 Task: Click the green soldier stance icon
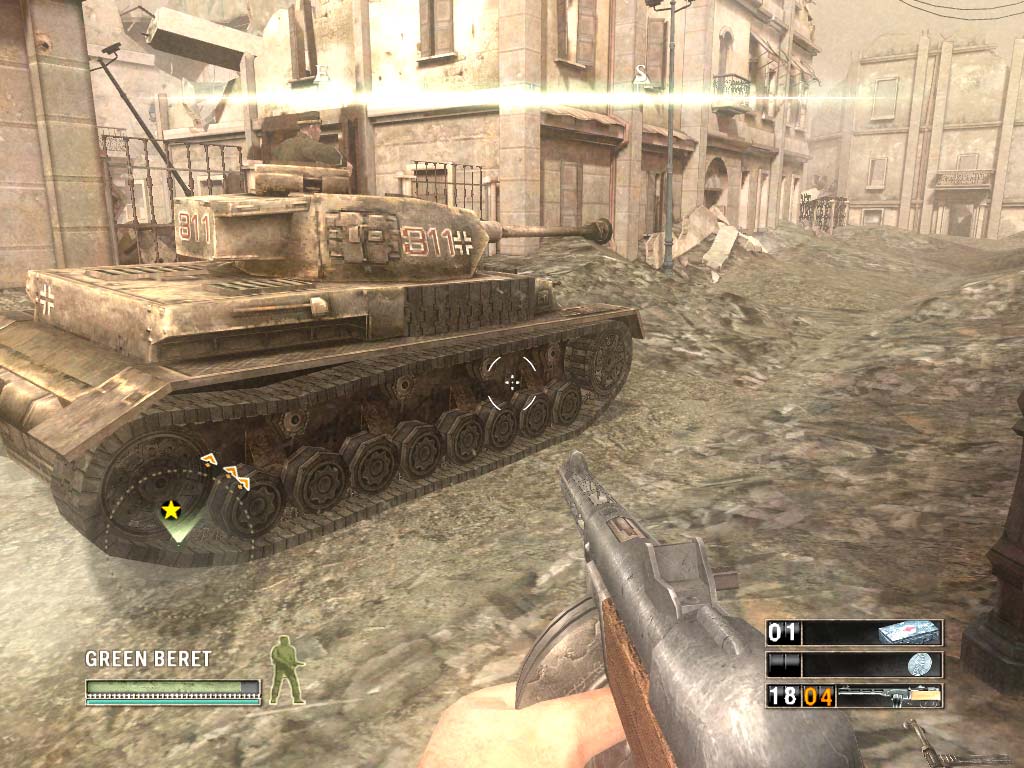tap(286, 670)
